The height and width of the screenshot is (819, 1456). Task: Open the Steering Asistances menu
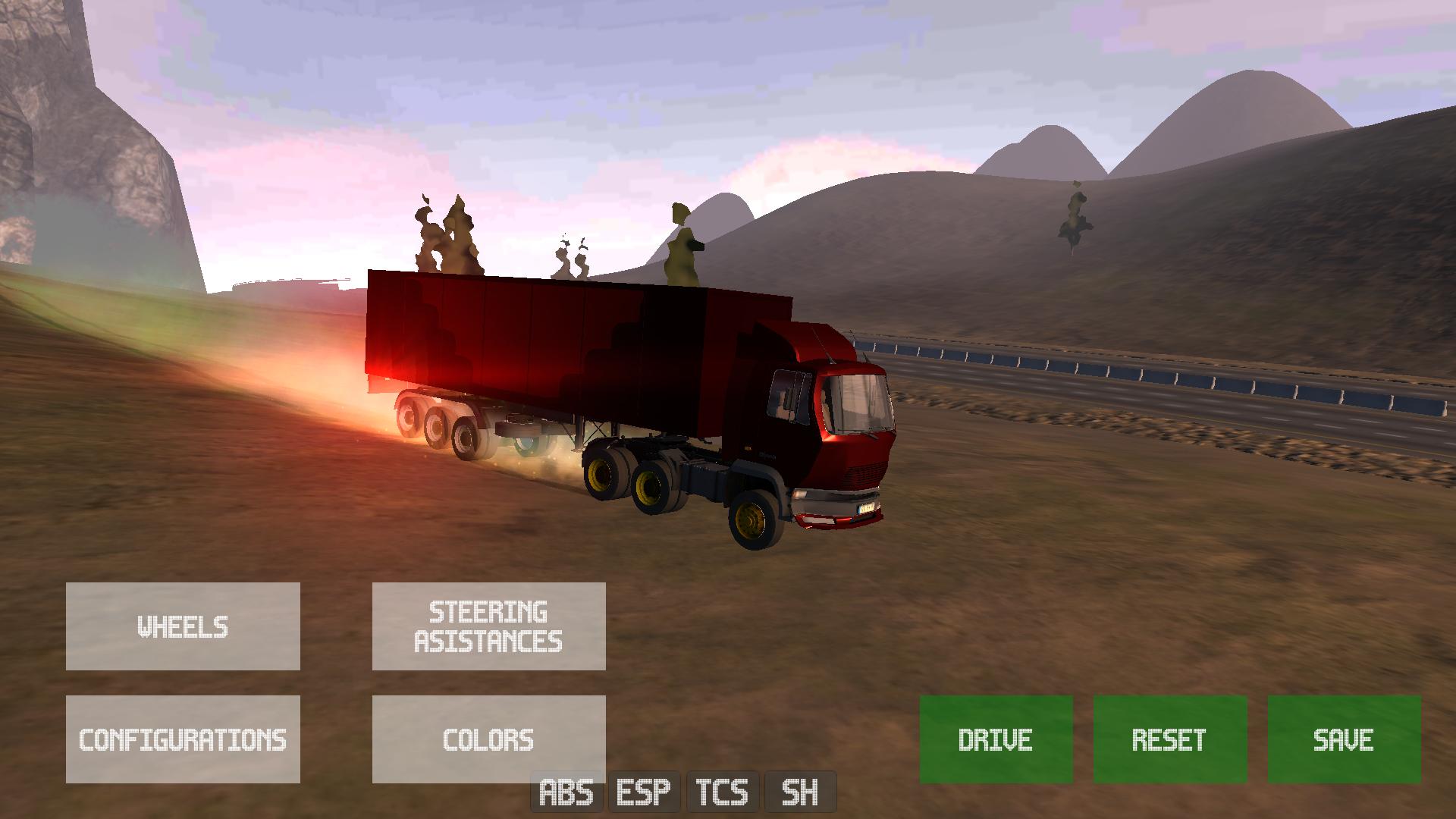point(488,626)
